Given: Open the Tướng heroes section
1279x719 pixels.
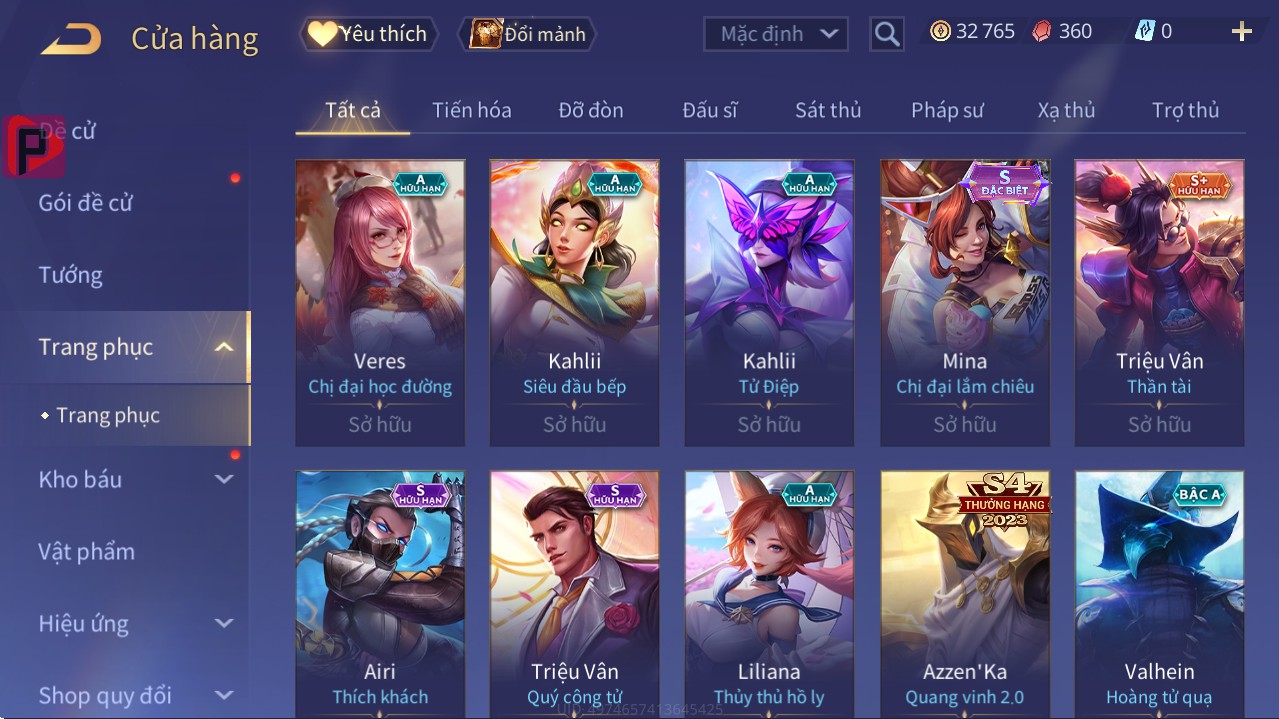Looking at the screenshot, I should click(x=71, y=275).
